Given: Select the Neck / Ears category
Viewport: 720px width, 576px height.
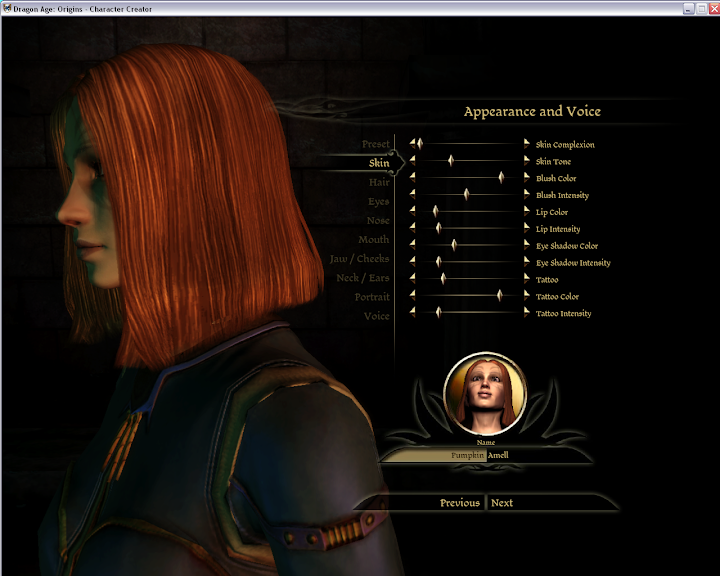Looking at the screenshot, I should (x=362, y=278).
